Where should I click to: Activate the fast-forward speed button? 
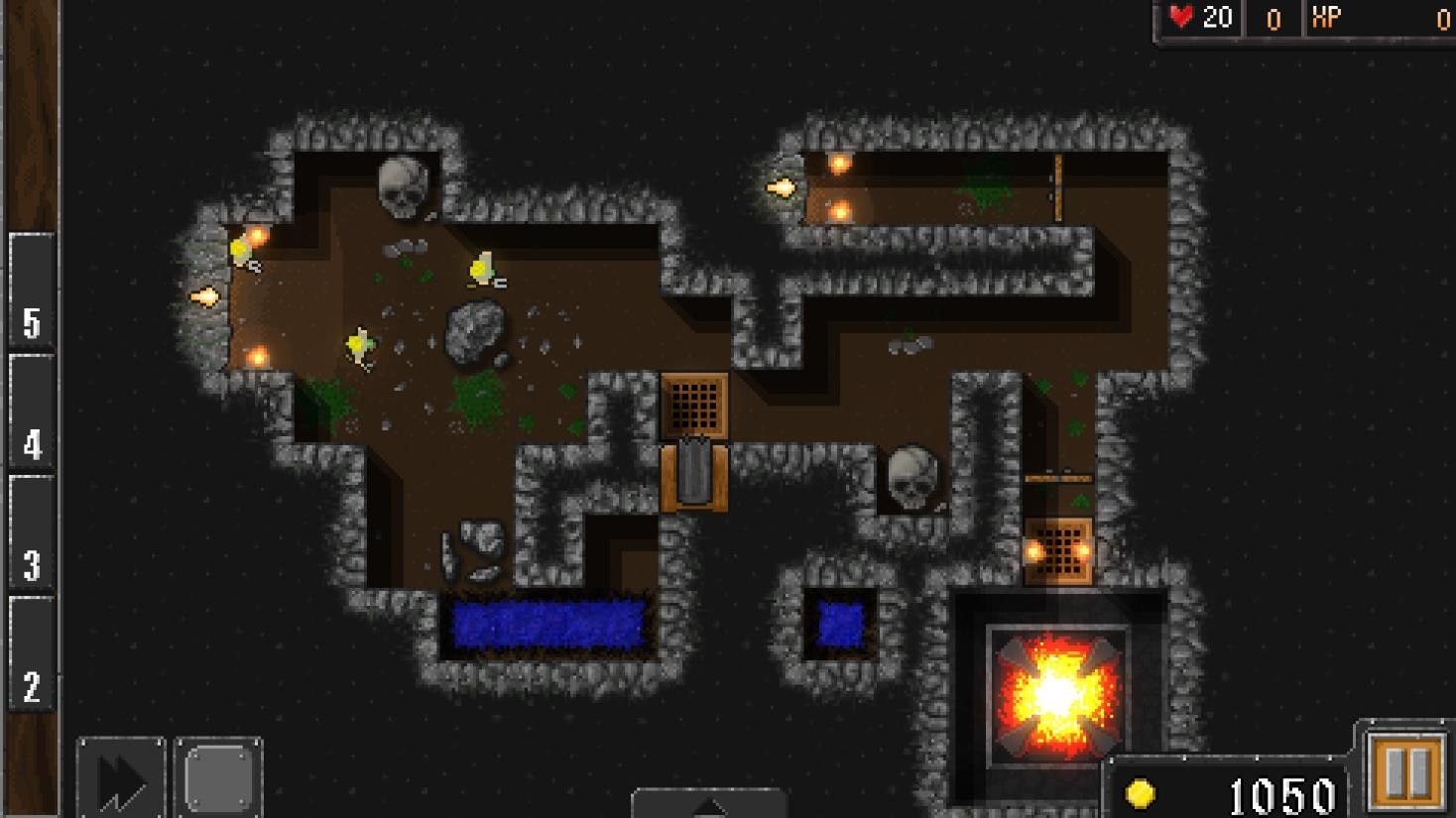coord(121,778)
